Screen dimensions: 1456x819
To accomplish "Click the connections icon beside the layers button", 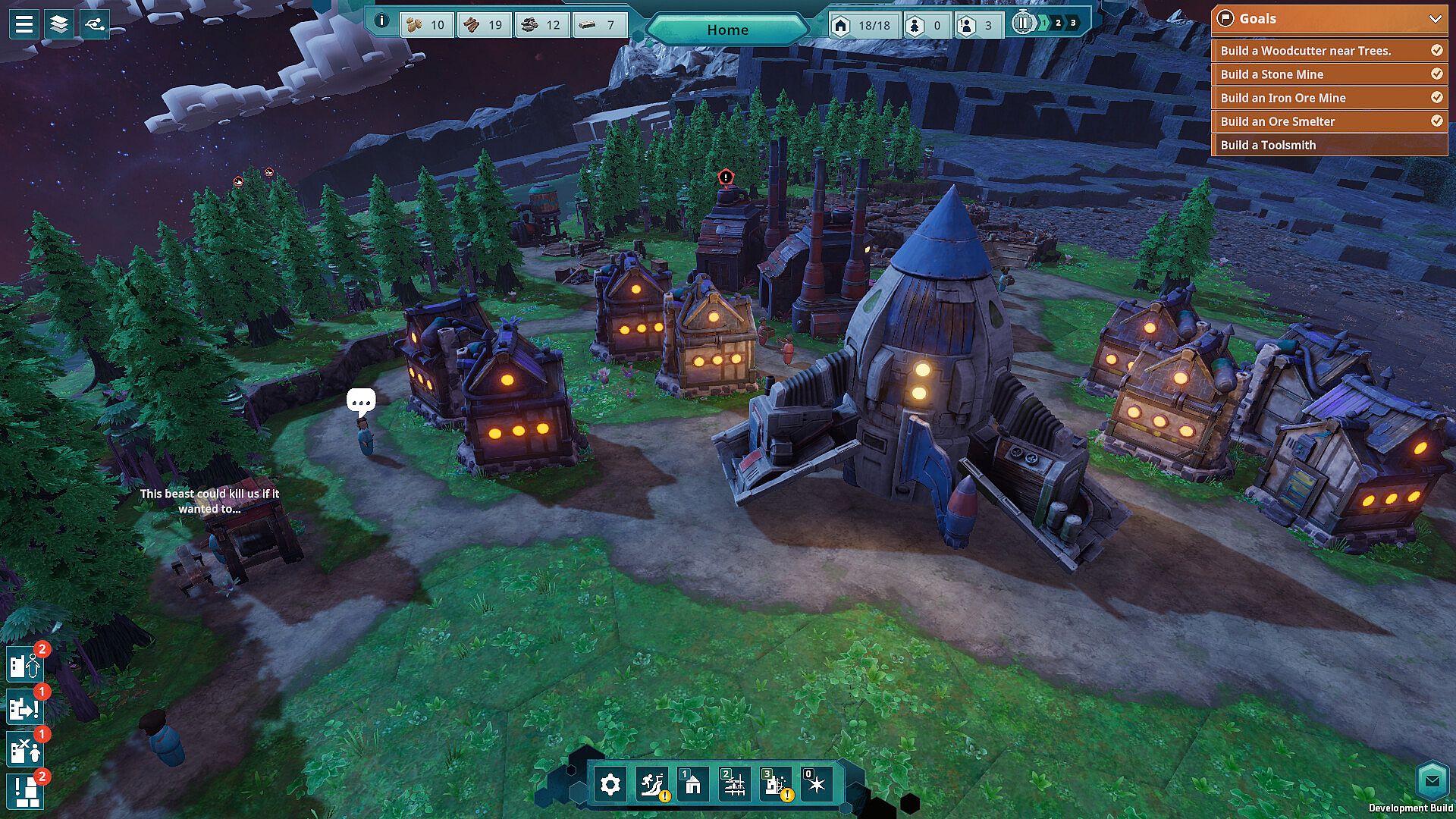I will [x=95, y=24].
